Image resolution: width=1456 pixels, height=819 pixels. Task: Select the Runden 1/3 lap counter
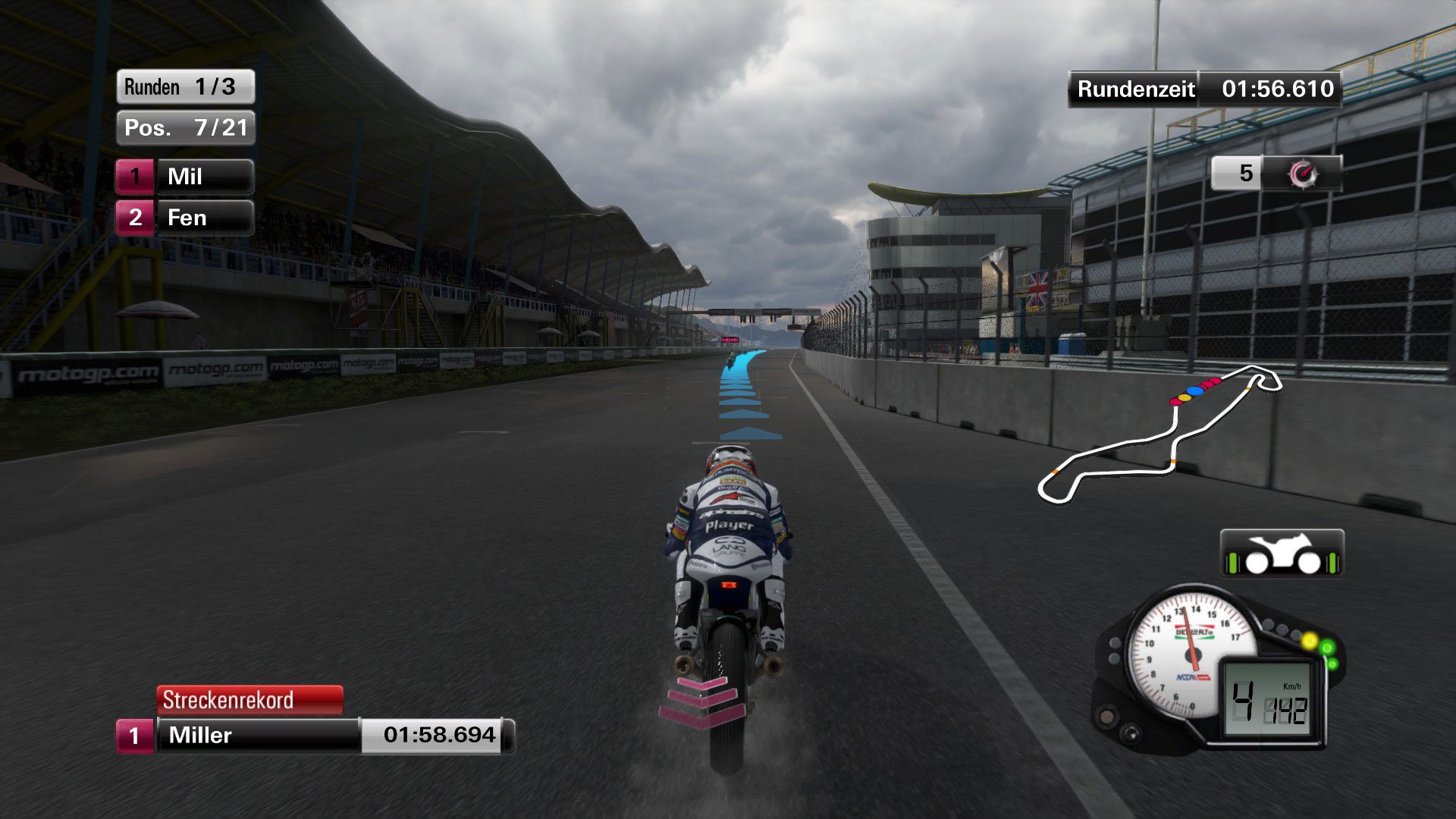coord(184,86)
